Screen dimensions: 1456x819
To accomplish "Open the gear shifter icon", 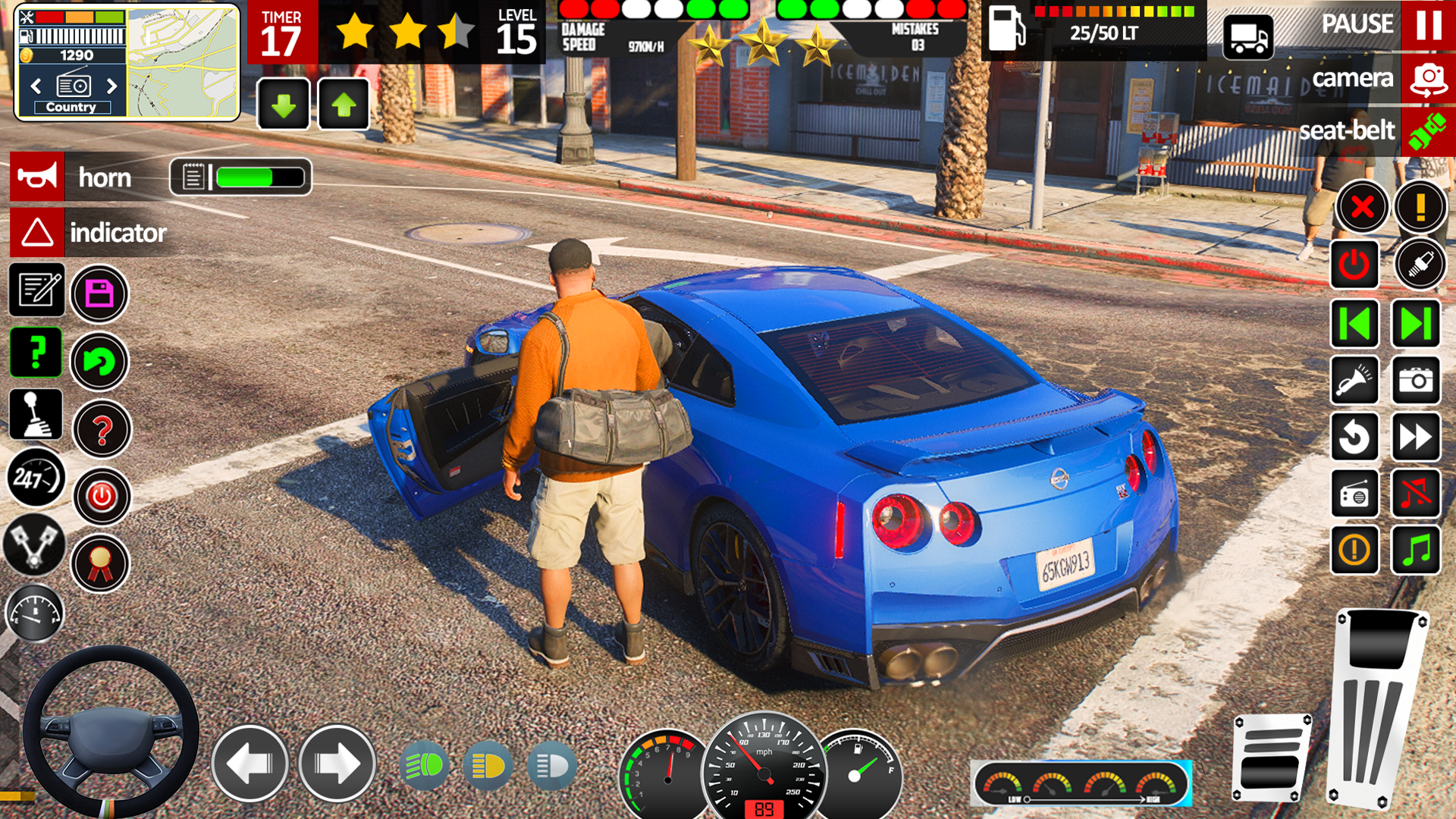I will tap(36, 415).
